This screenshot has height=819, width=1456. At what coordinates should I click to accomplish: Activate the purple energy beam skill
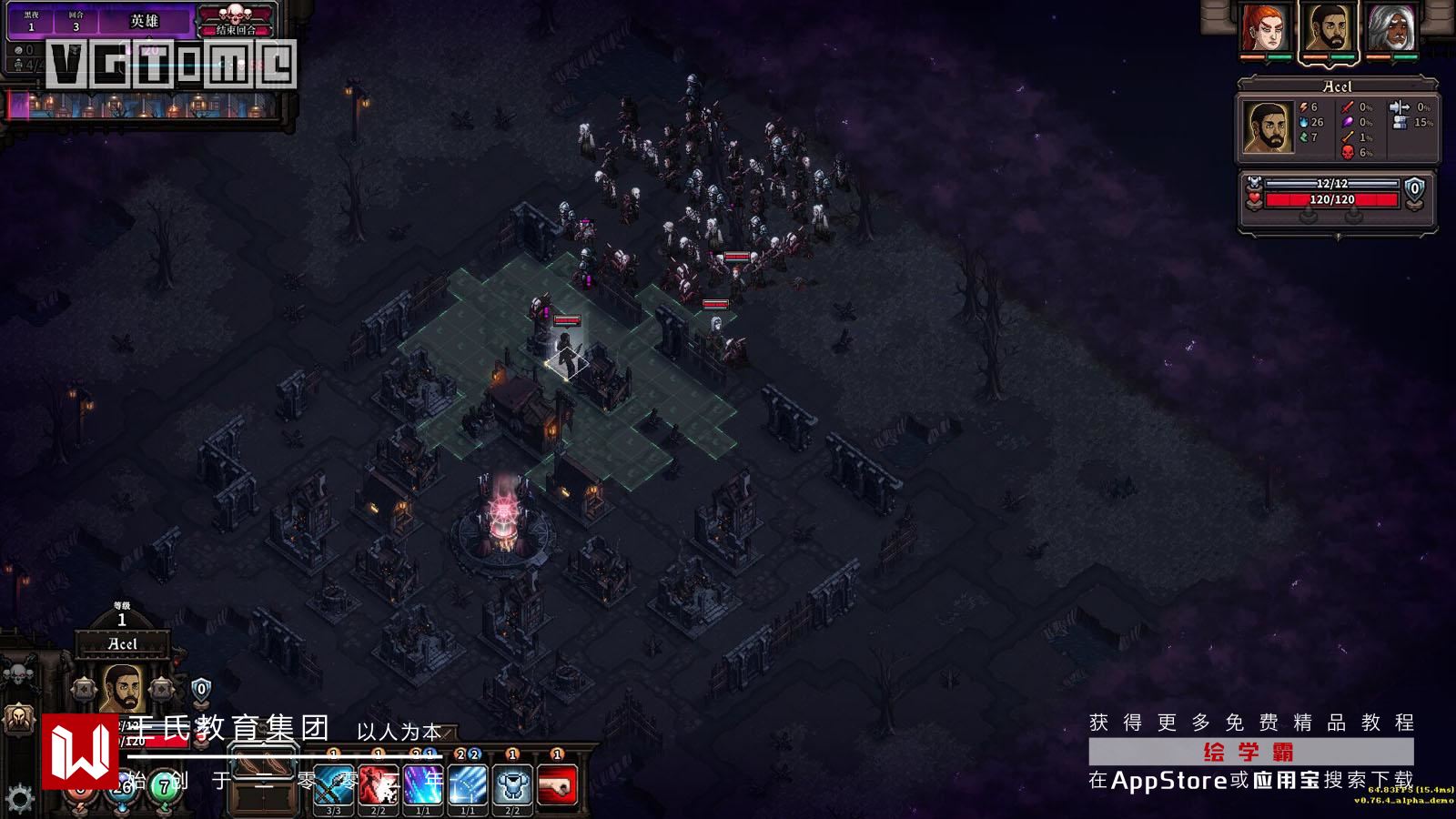423,784
